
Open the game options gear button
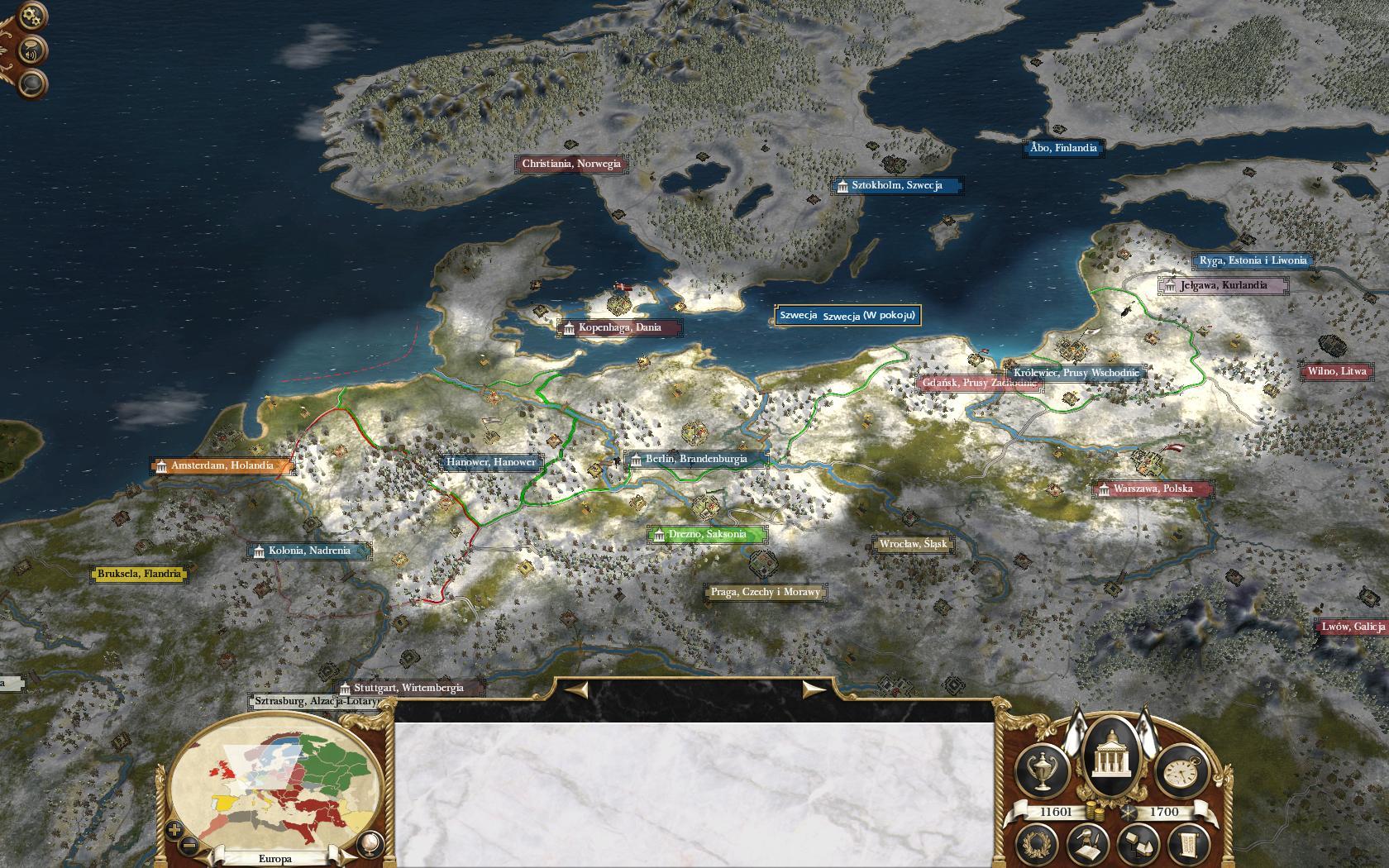(31, 16)
